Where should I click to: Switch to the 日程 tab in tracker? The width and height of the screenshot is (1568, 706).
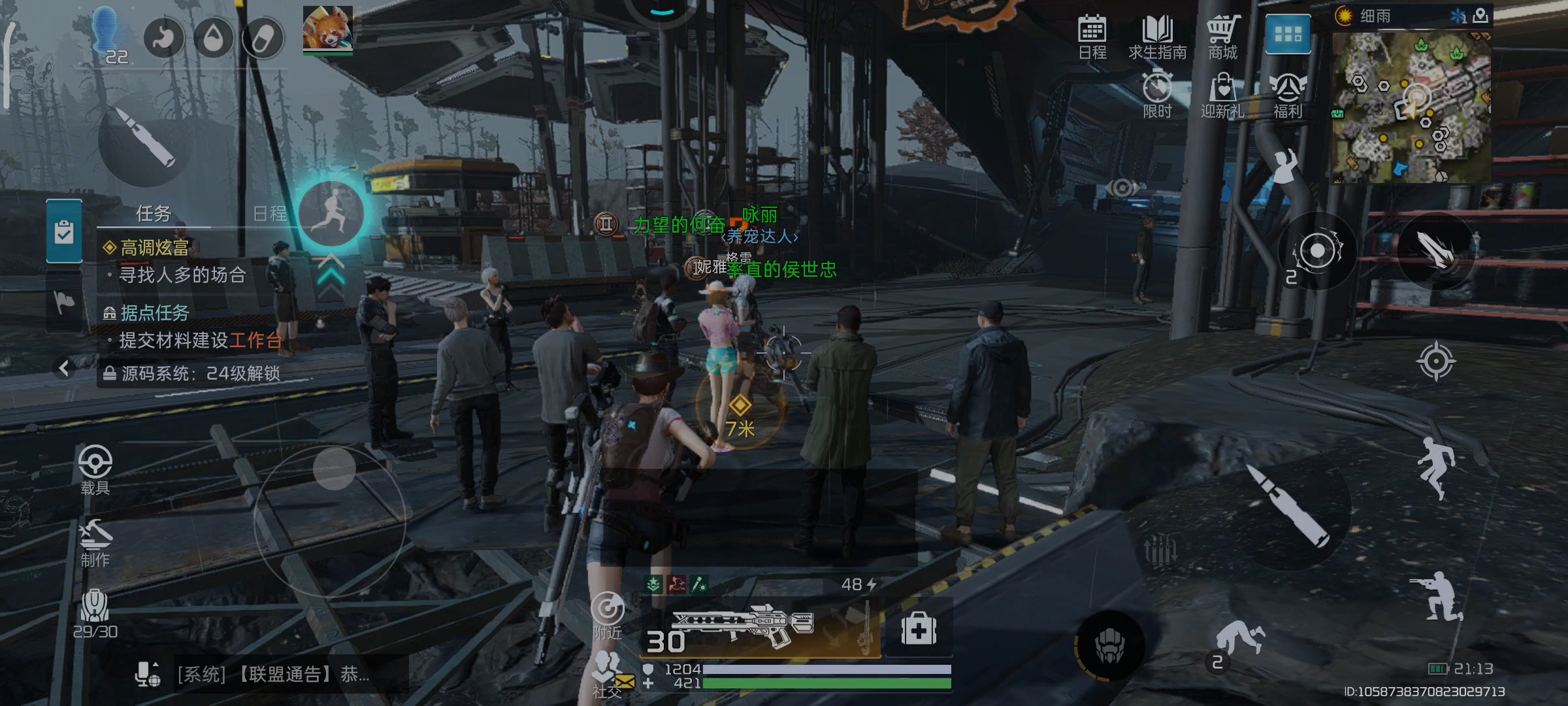[x=269, y=214]
